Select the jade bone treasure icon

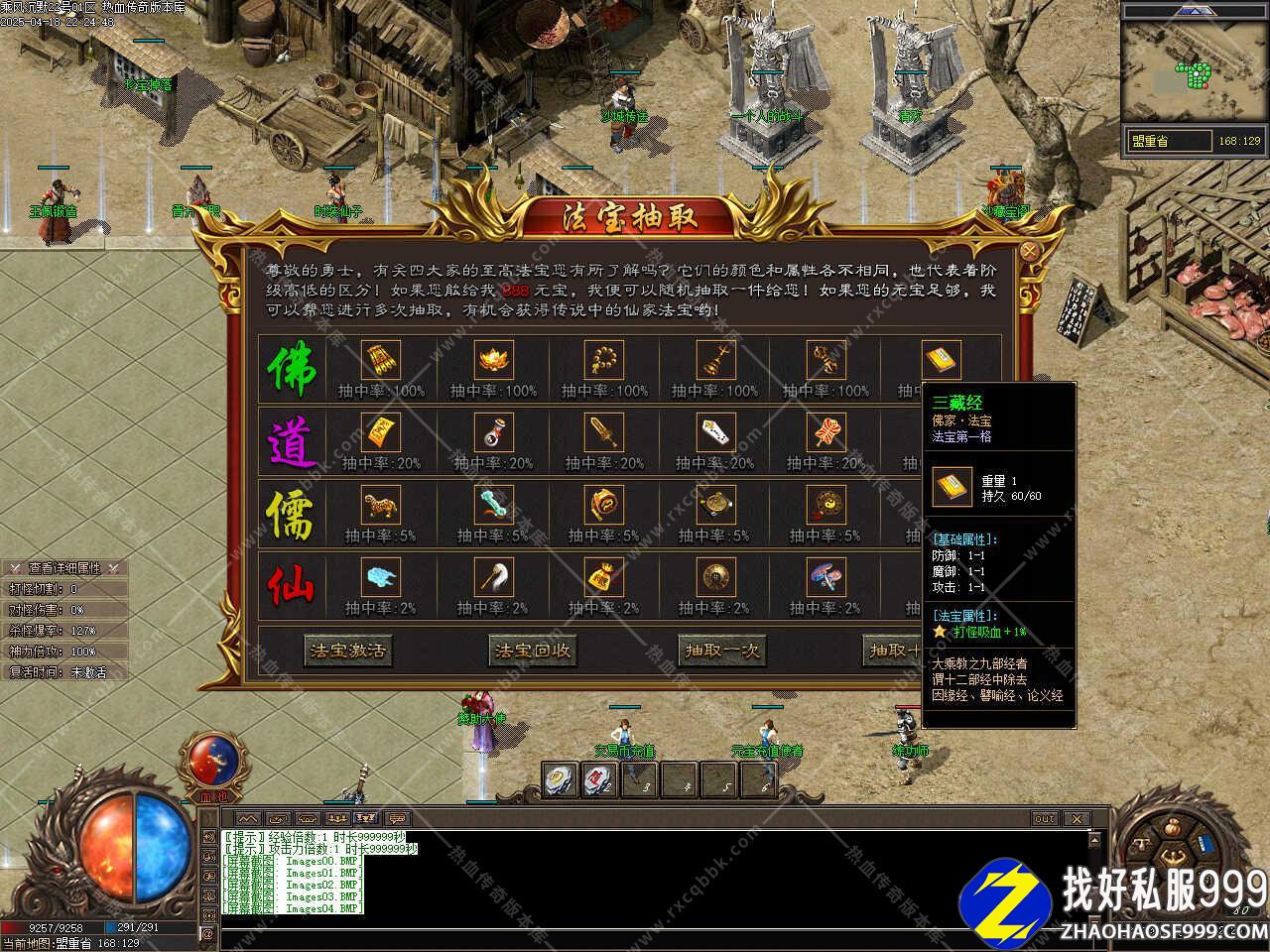coord(492,506)
